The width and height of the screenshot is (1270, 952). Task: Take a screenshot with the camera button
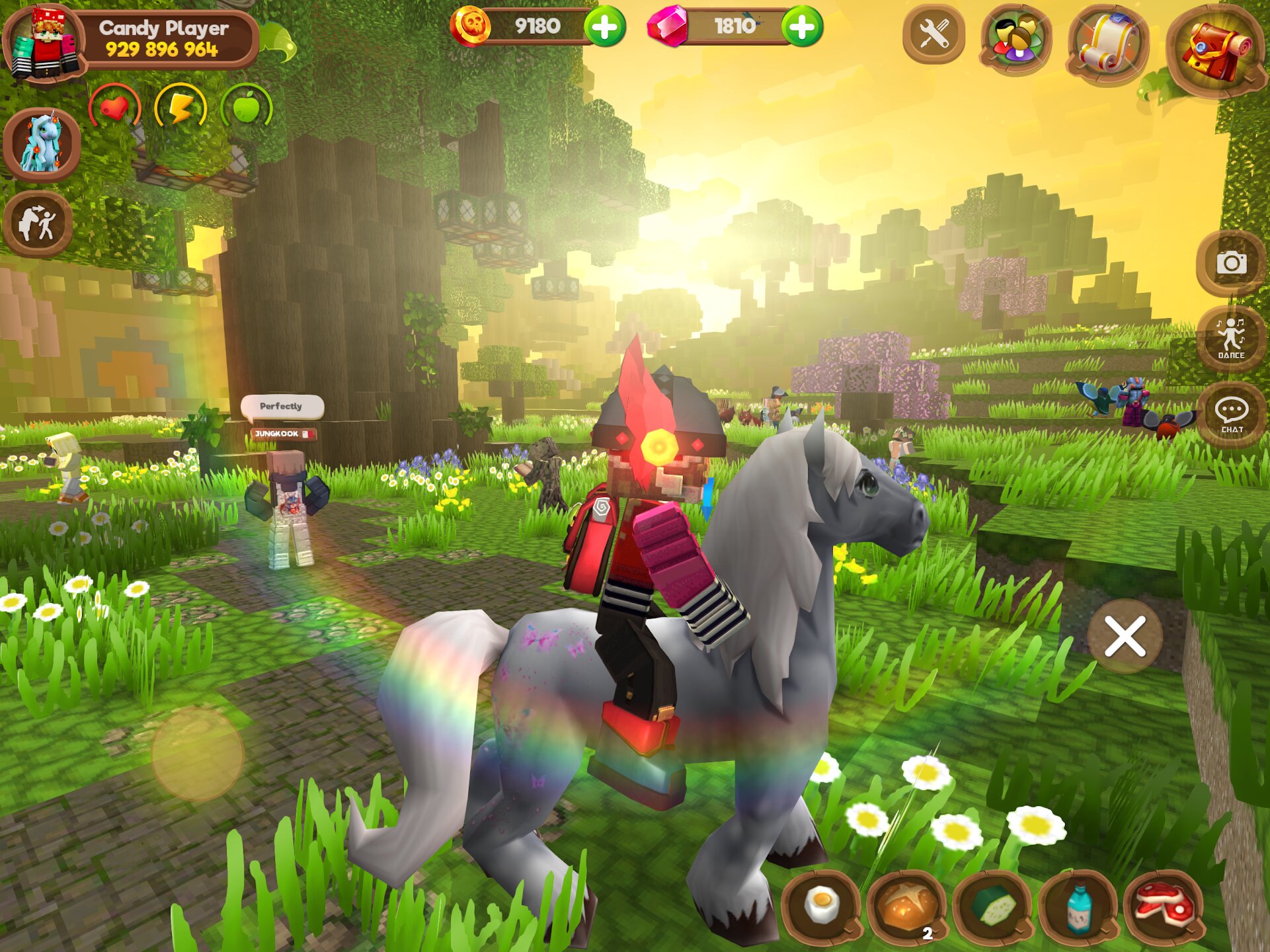click(1231, 263)
